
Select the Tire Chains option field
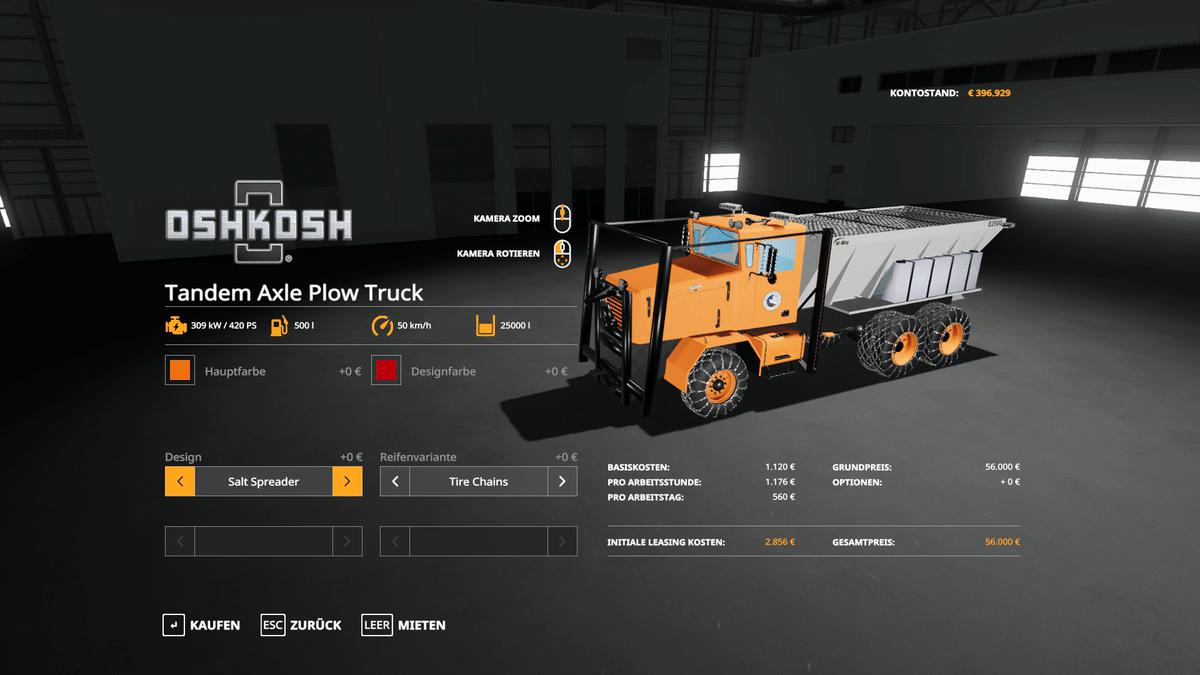click(478, 482)
